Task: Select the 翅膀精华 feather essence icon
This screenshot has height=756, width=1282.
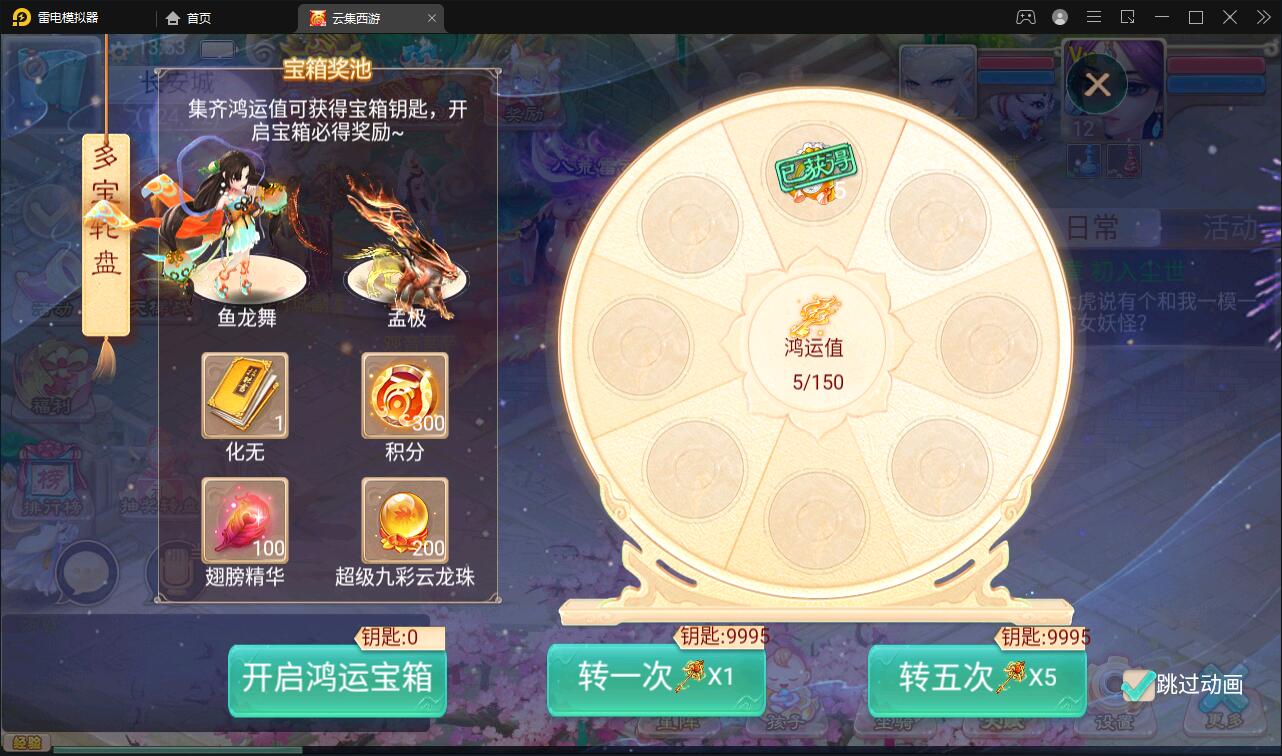Action: tap(245, 521)
